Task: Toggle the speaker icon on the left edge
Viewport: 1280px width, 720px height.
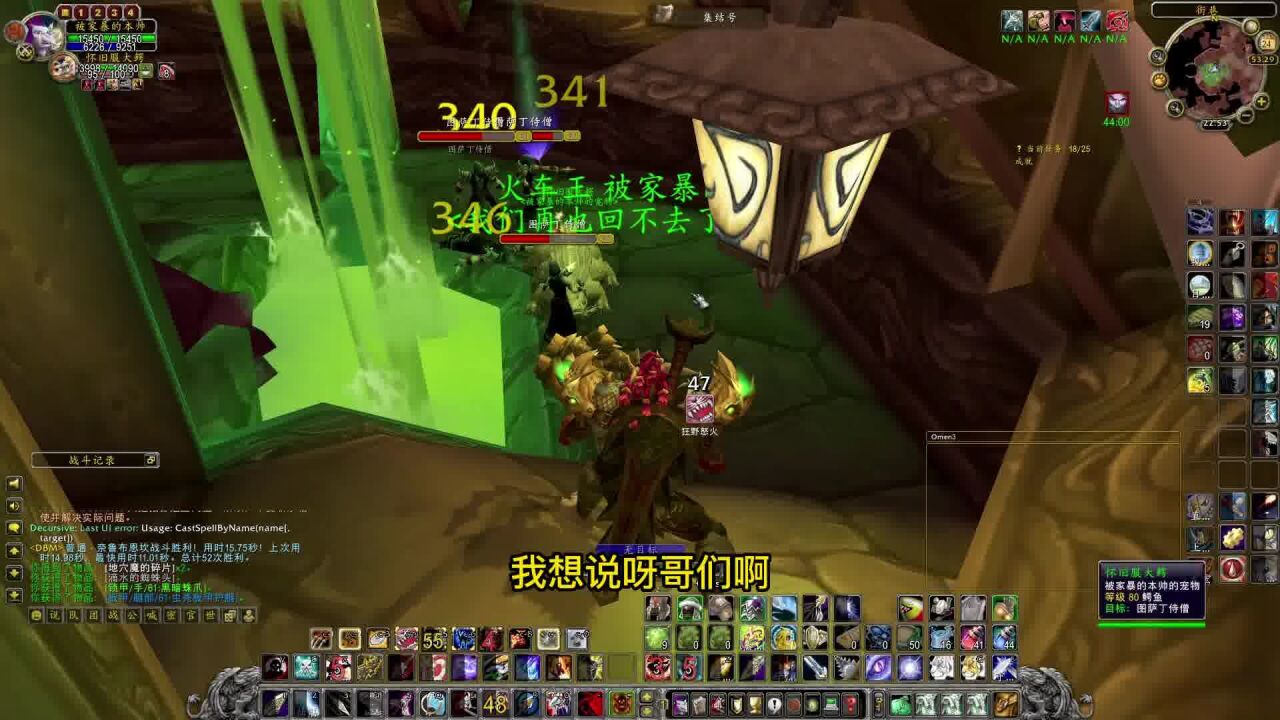Action: pyautogui.click(x=12, y=505)
